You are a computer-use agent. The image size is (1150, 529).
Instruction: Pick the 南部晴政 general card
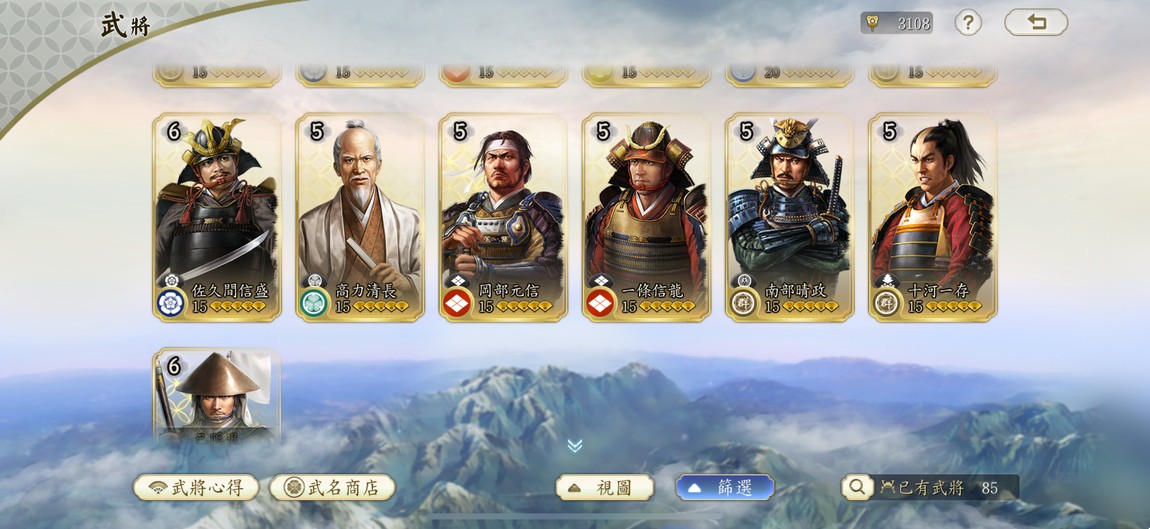click(789, 217)
